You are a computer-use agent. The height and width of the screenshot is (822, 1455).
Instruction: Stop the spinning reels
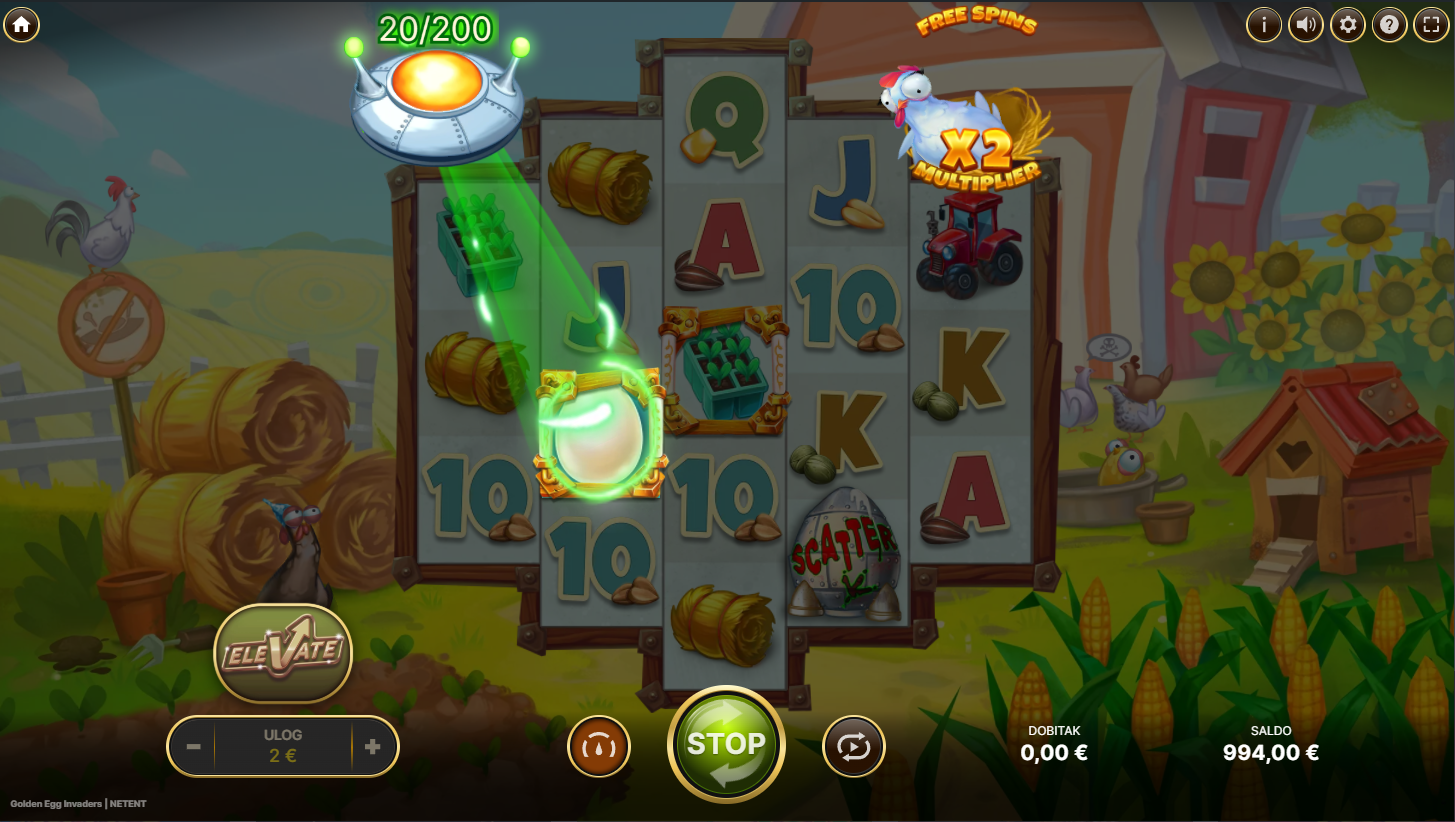click(x=726, y=745)
